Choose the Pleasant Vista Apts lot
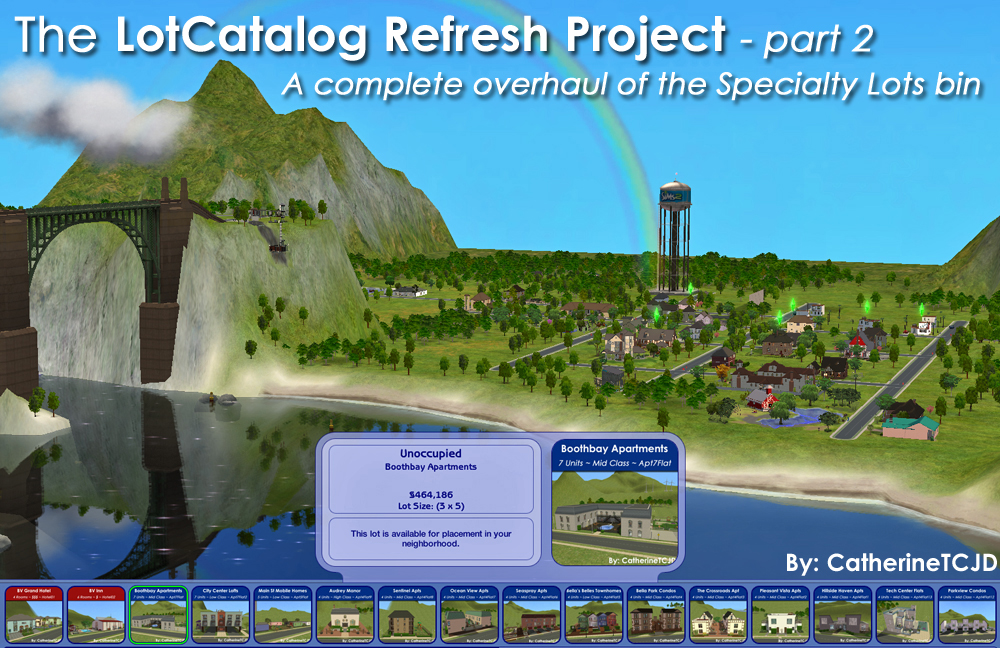The image size is (1000, 648). pyautogui.click(x=780, y=614)
